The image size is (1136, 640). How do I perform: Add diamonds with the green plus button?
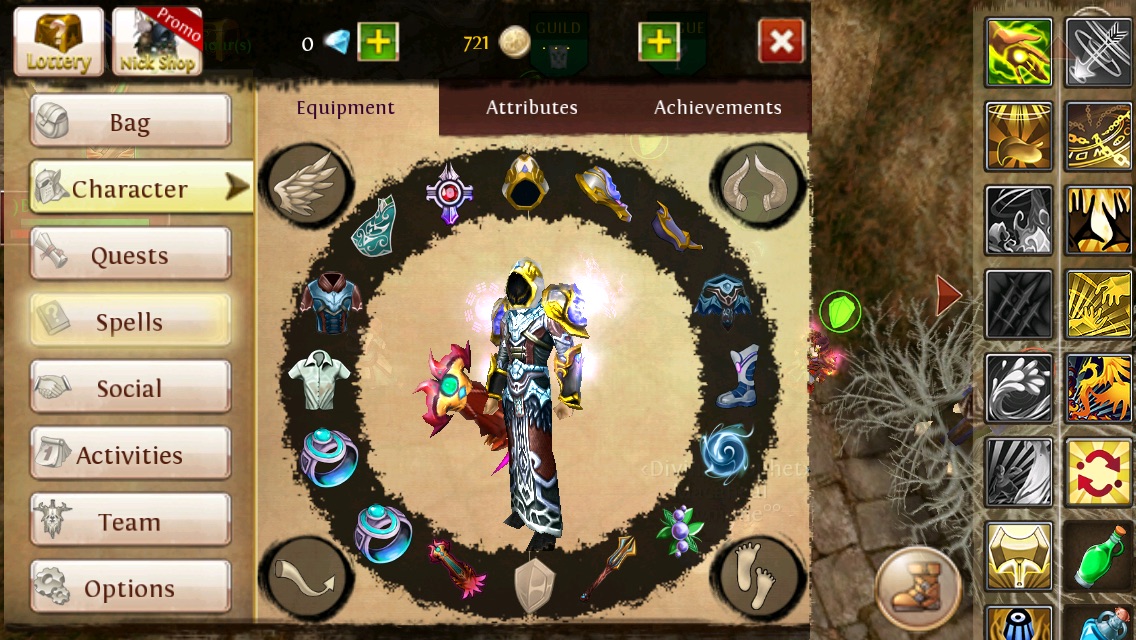pos(377,43)
